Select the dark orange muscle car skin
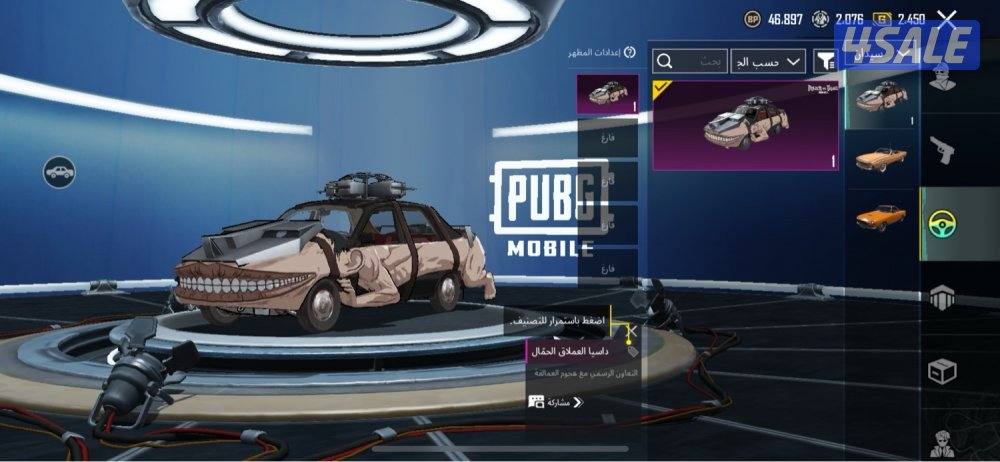Screen dimensions: 1000x462 point(881,216)
